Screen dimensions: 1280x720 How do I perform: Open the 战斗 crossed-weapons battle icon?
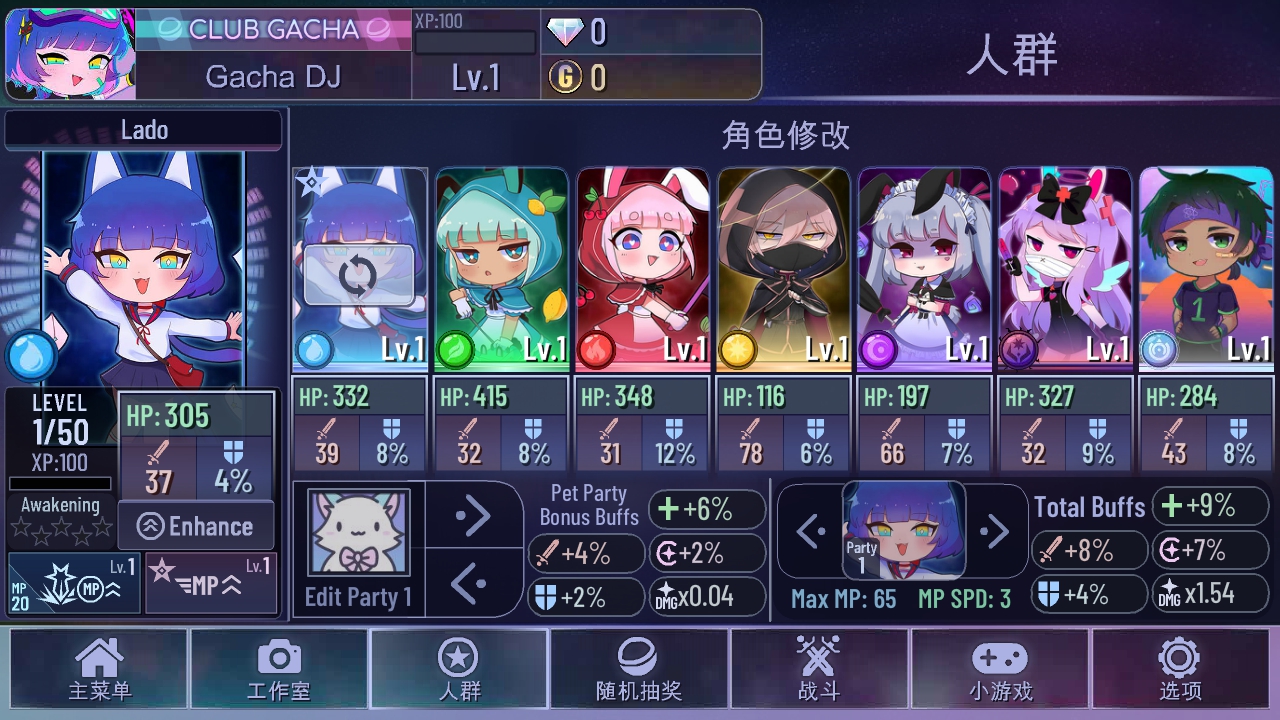pos(818,658)
